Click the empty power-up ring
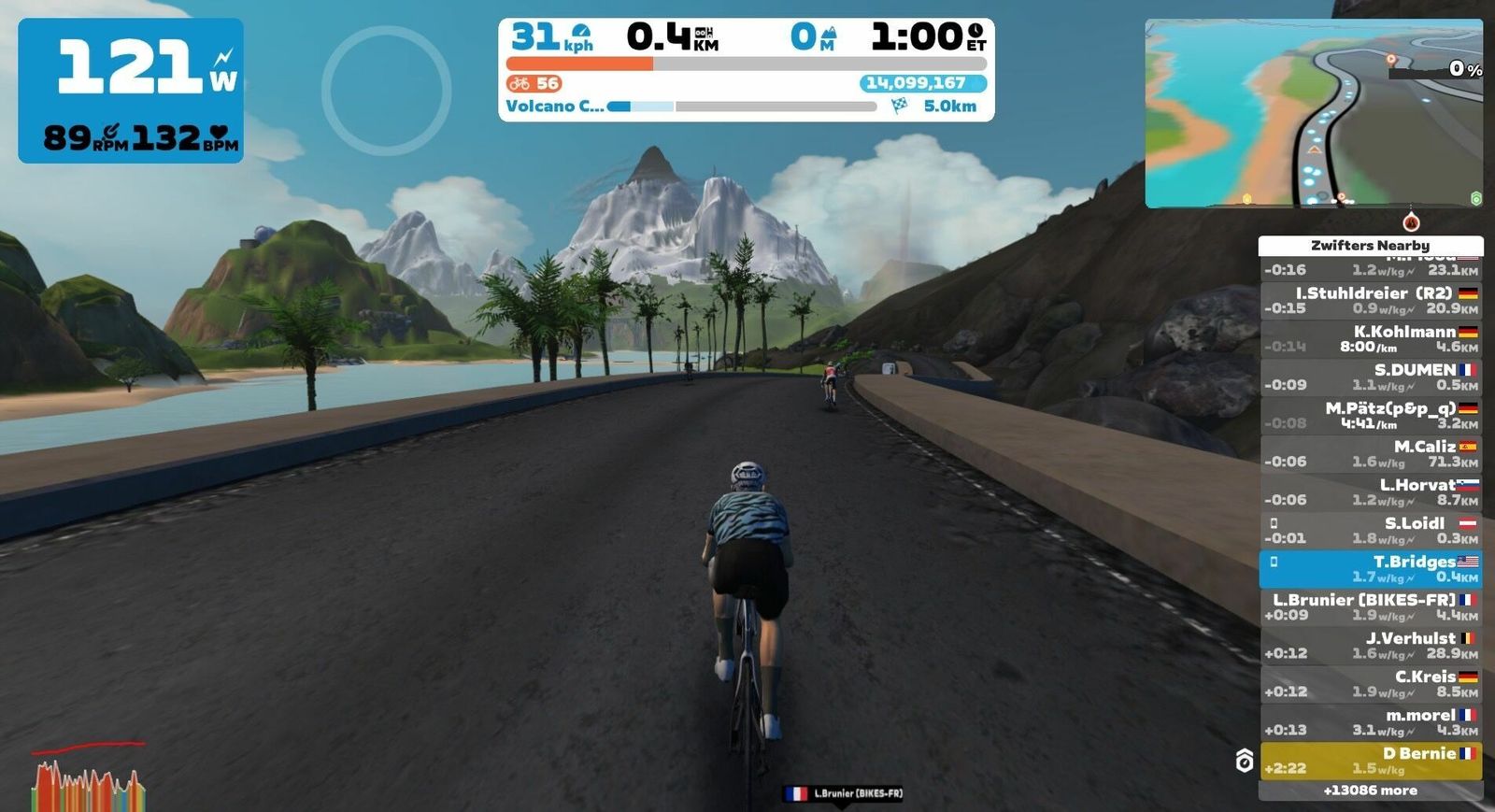 [x=386, y=91]
